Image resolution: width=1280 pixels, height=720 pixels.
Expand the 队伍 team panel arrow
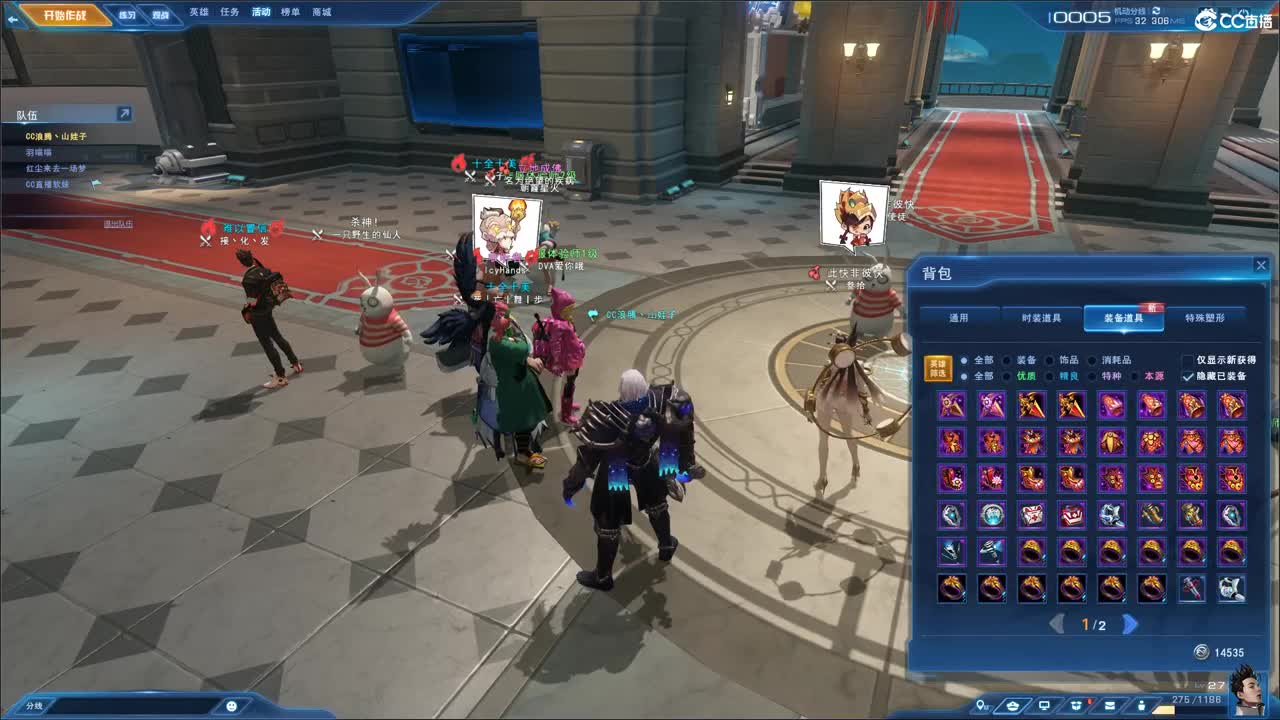click(124, 114)
